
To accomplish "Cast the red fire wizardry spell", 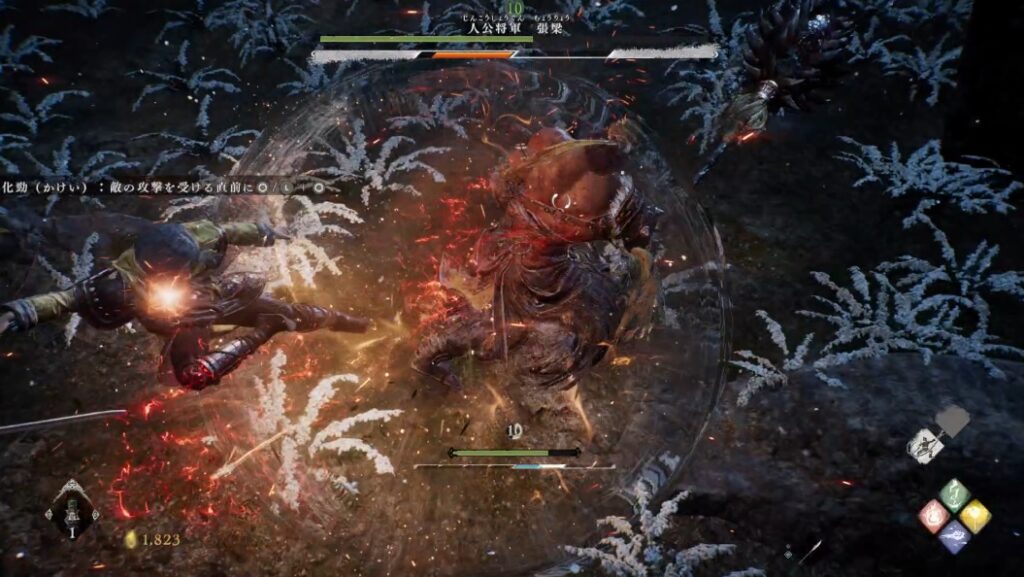I will [x=934, y=516].
